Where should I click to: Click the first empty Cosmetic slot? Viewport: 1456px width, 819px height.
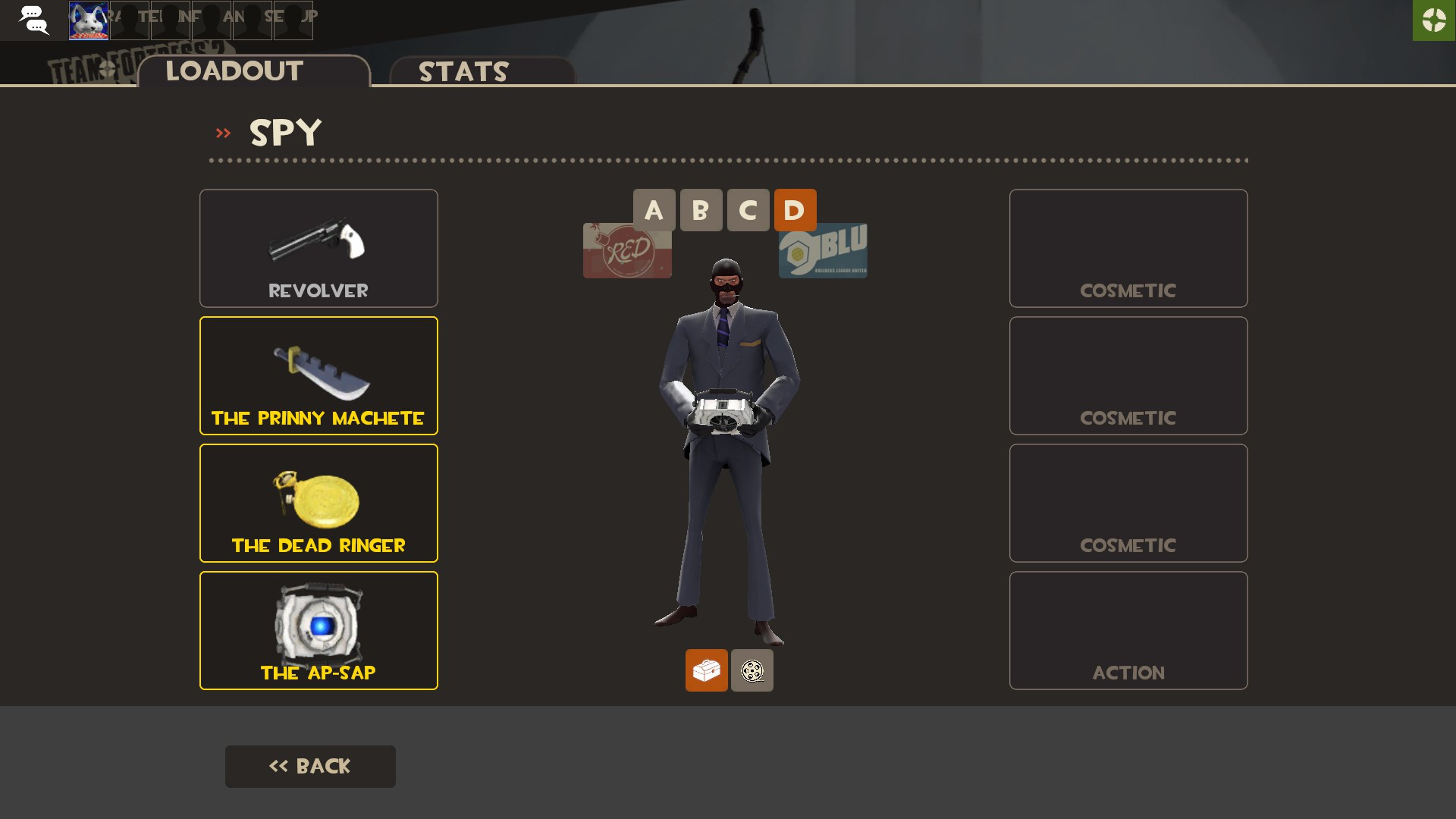[1128, 248]
